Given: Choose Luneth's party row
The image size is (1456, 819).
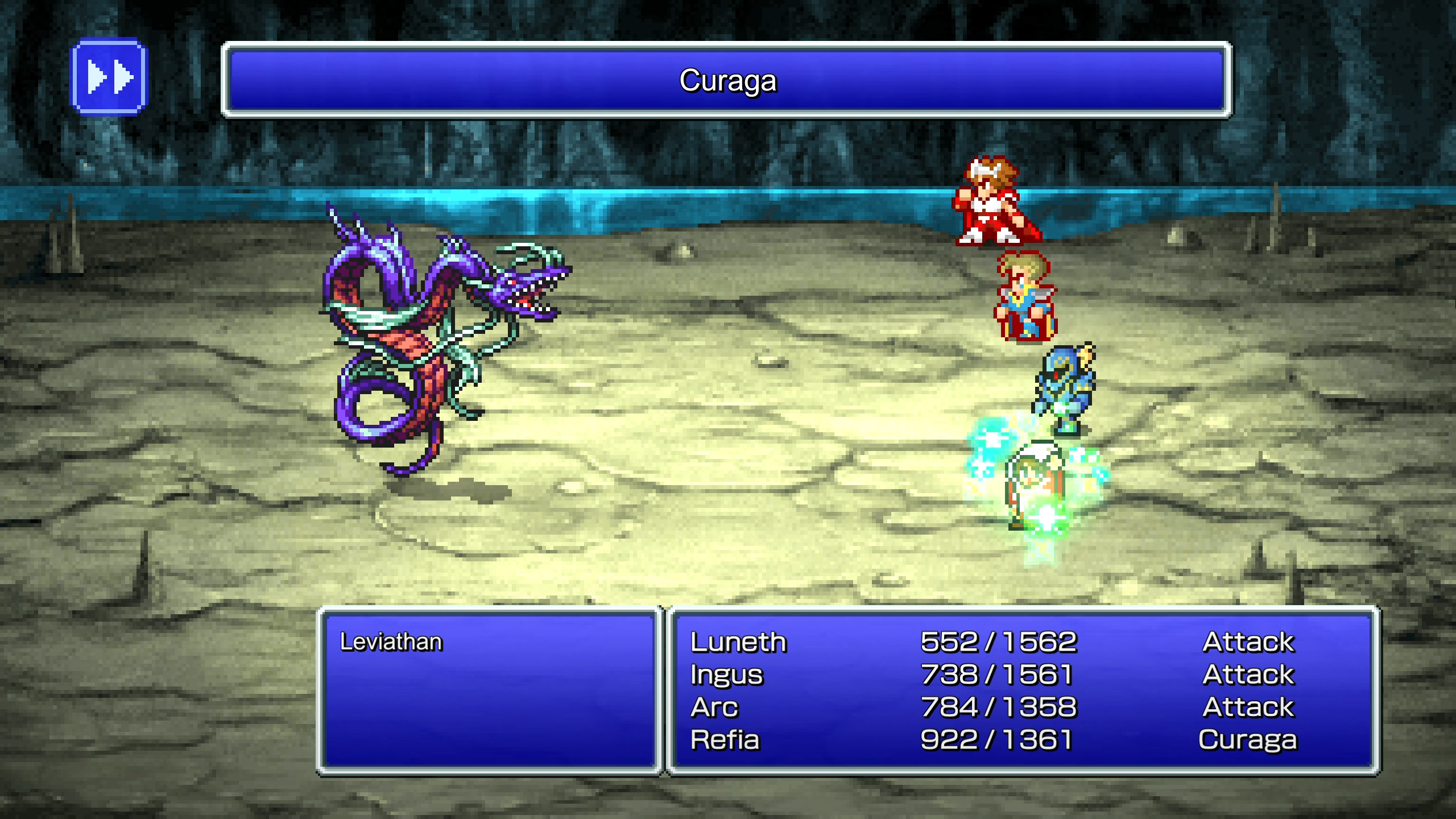Looking at the screenshot, I should (738, 642).
